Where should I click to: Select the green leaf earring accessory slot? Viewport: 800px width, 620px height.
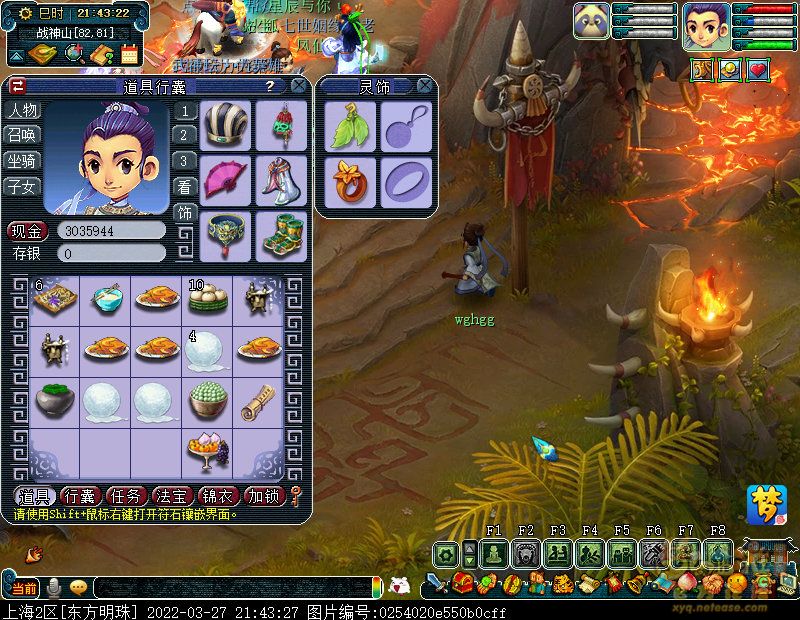point(350,127)
